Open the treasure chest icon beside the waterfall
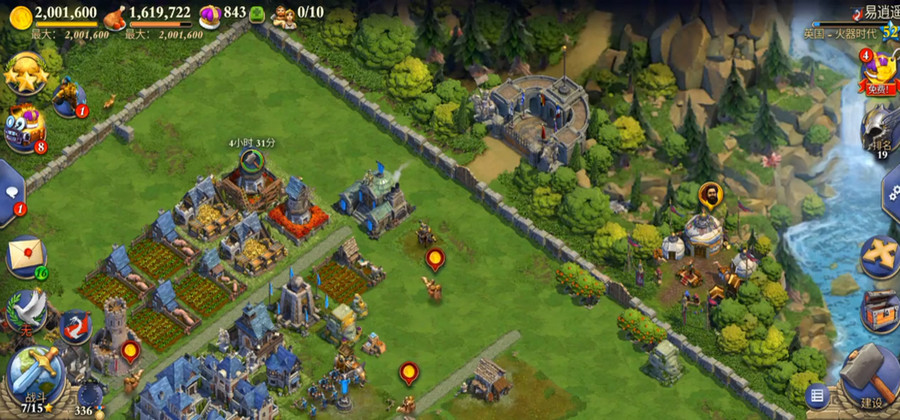This screenshot has height=420, width=900. [880, 309]
